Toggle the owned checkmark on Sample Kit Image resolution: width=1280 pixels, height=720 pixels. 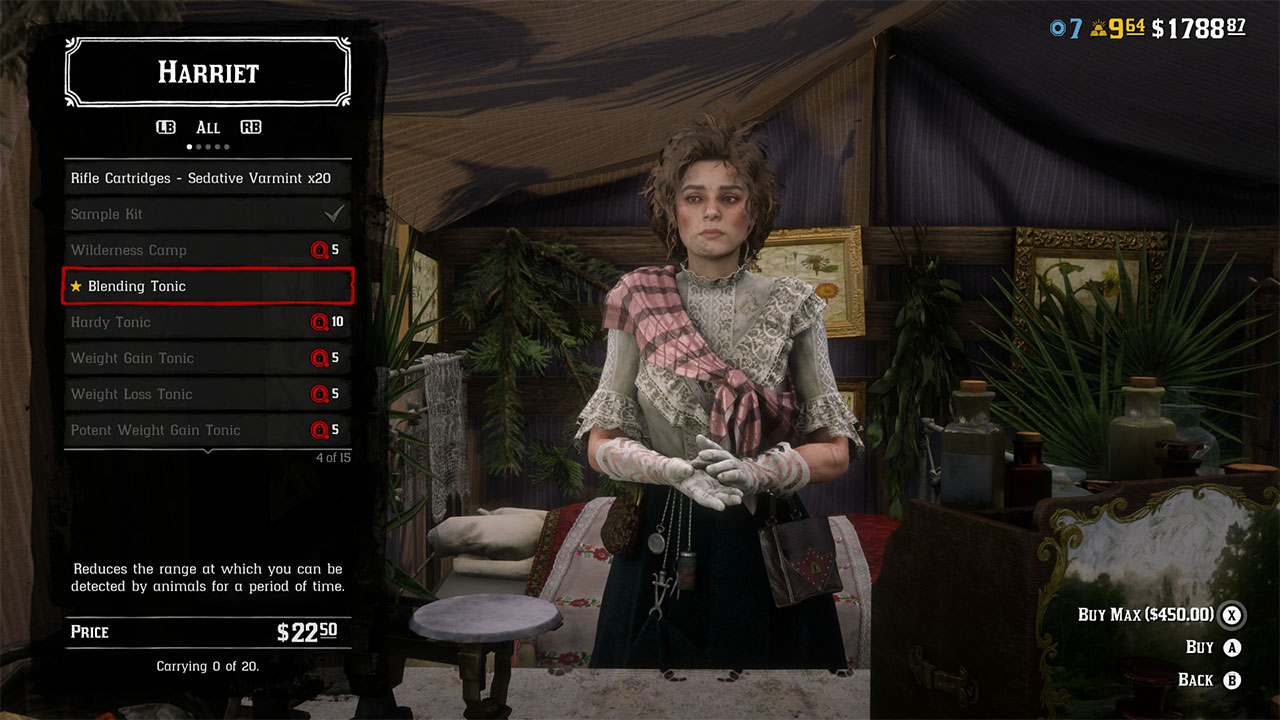335,213
